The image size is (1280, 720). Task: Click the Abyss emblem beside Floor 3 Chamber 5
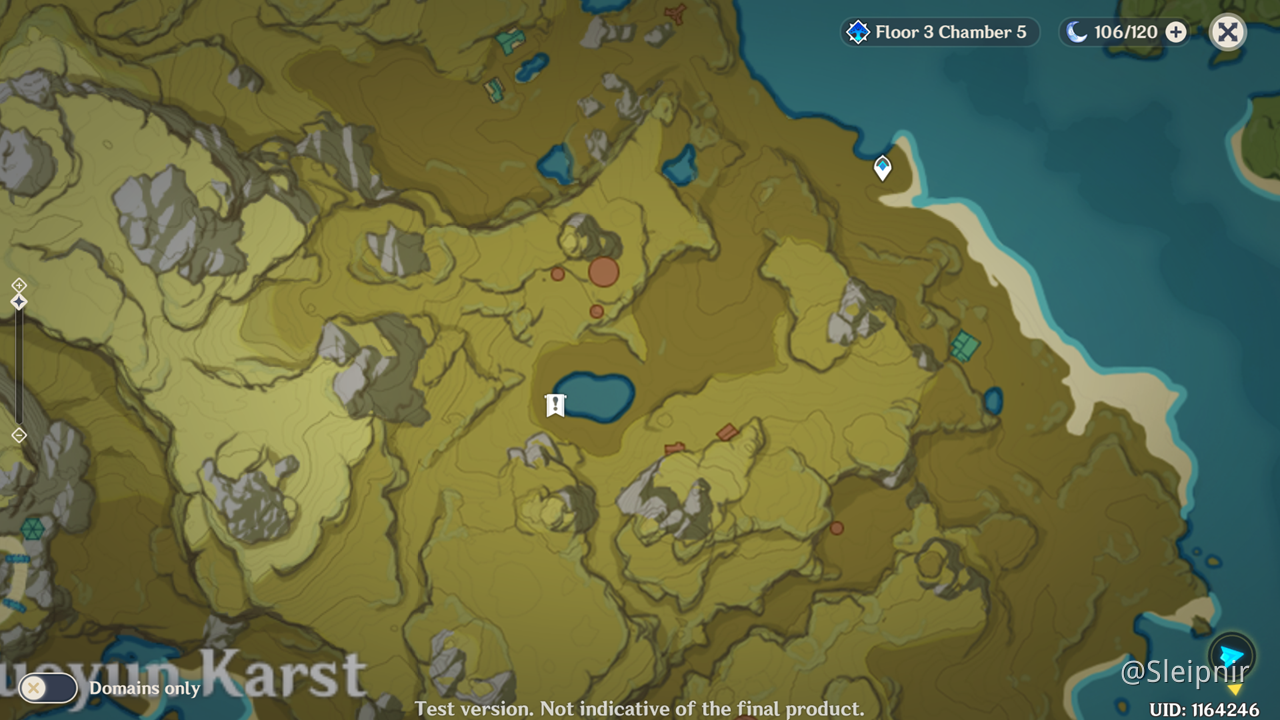(857, 31)
